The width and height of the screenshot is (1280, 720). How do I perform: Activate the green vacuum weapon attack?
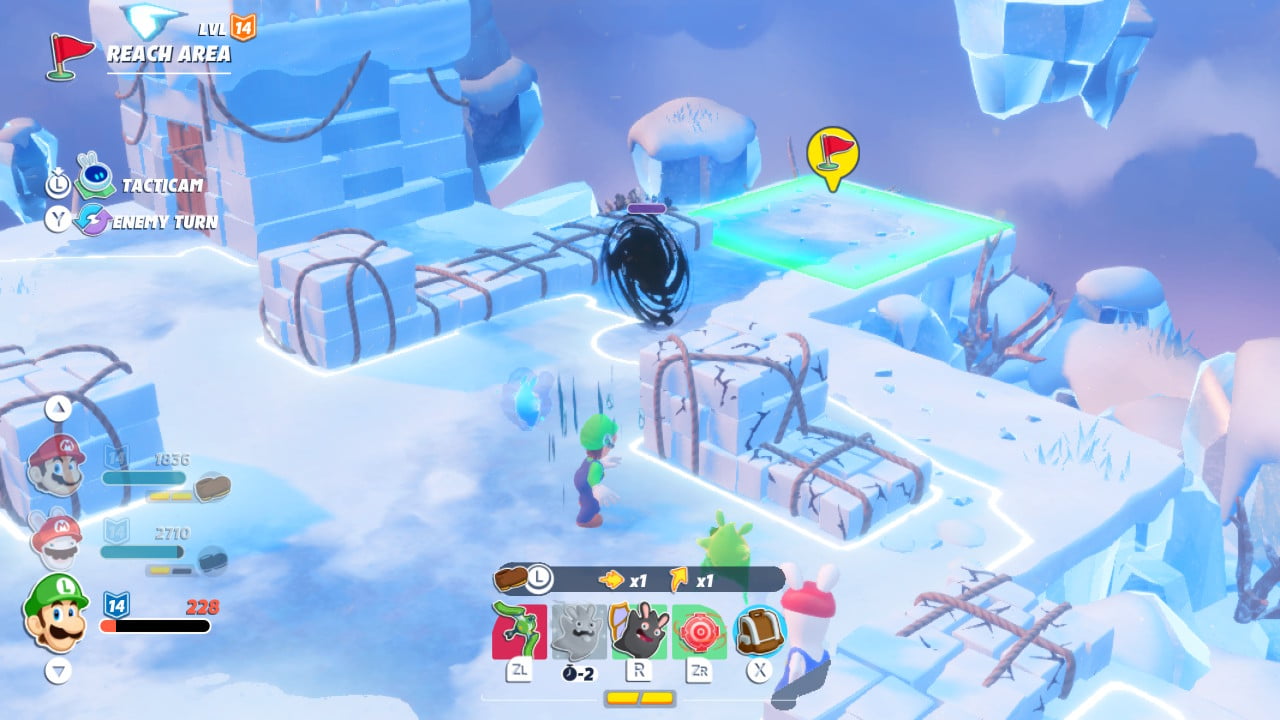click(x=519, y=631)
